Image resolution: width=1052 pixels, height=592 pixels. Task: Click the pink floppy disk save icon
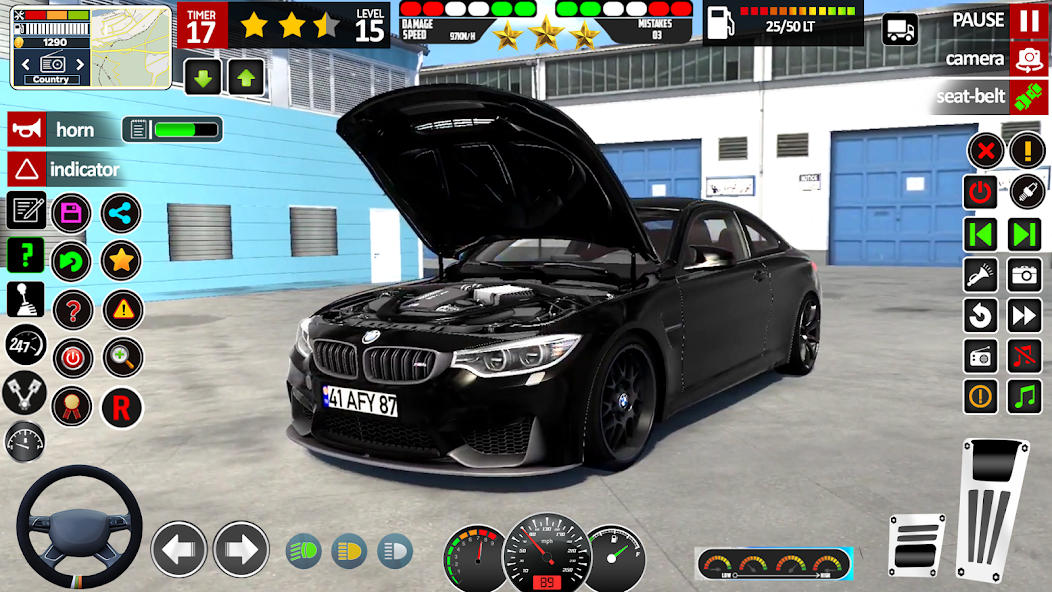pos(71,213)
